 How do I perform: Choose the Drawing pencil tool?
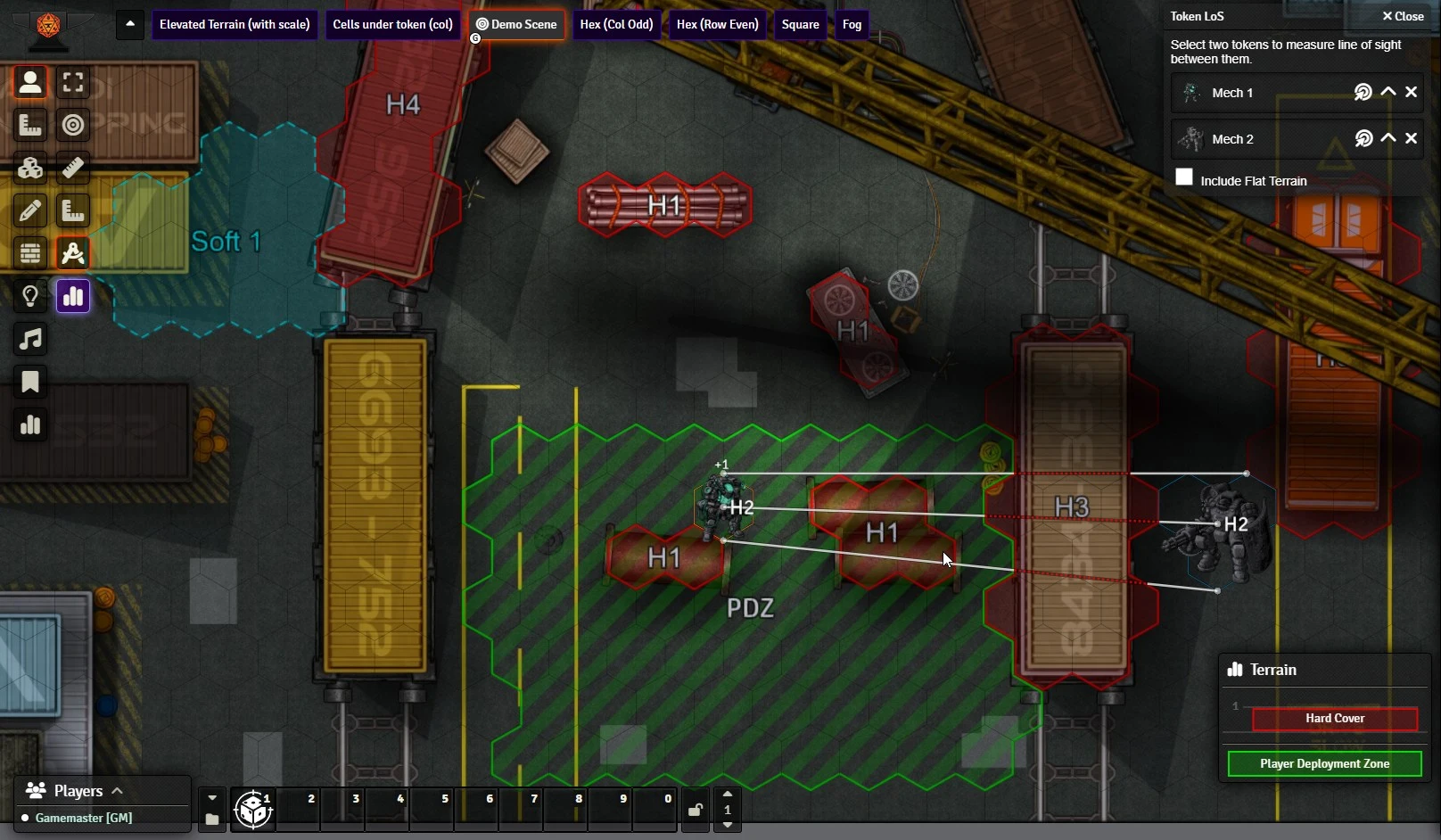point(30,210)
